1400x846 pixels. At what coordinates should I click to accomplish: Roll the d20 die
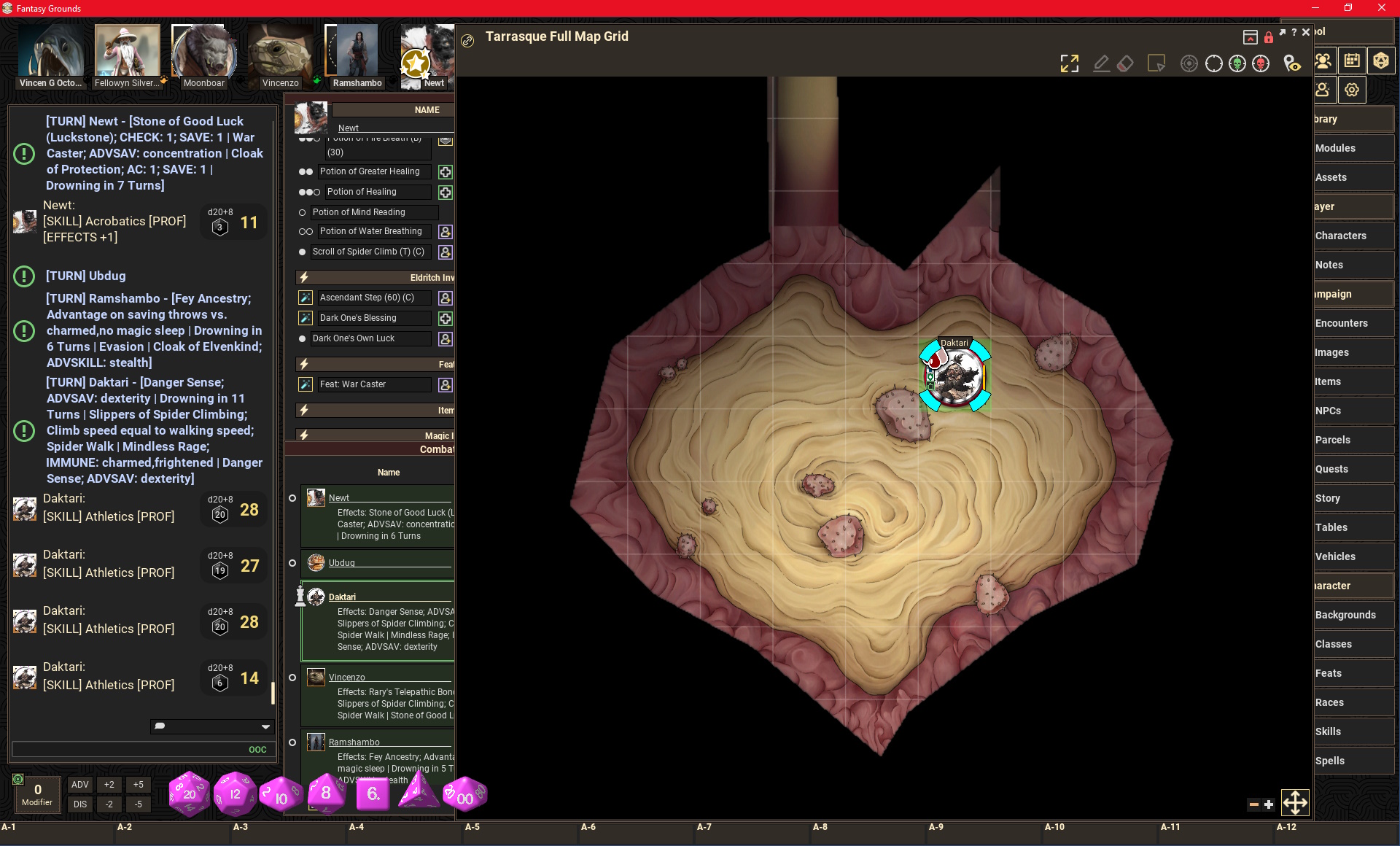tap(189, 793)
